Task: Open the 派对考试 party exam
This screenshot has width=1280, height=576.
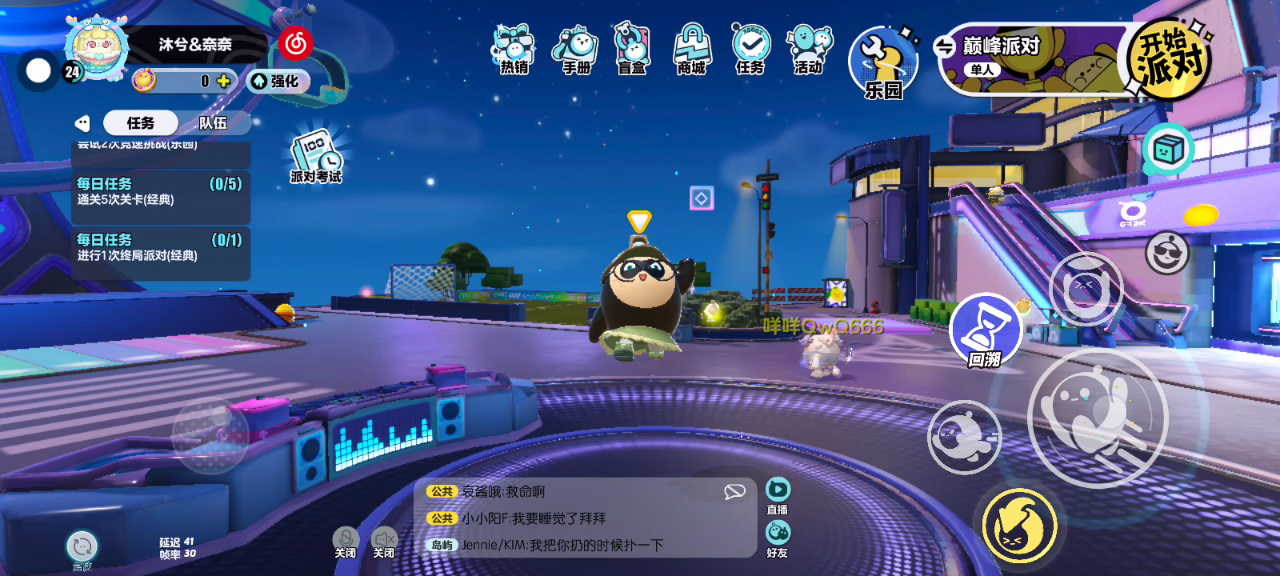Action: 316,157
